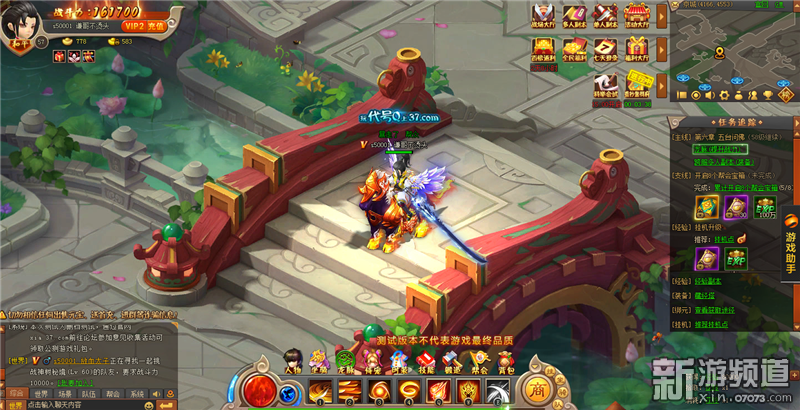Open the 战场大厅 battlefield hall
Screen dimensions: 800x410
[x=544, y=14]
